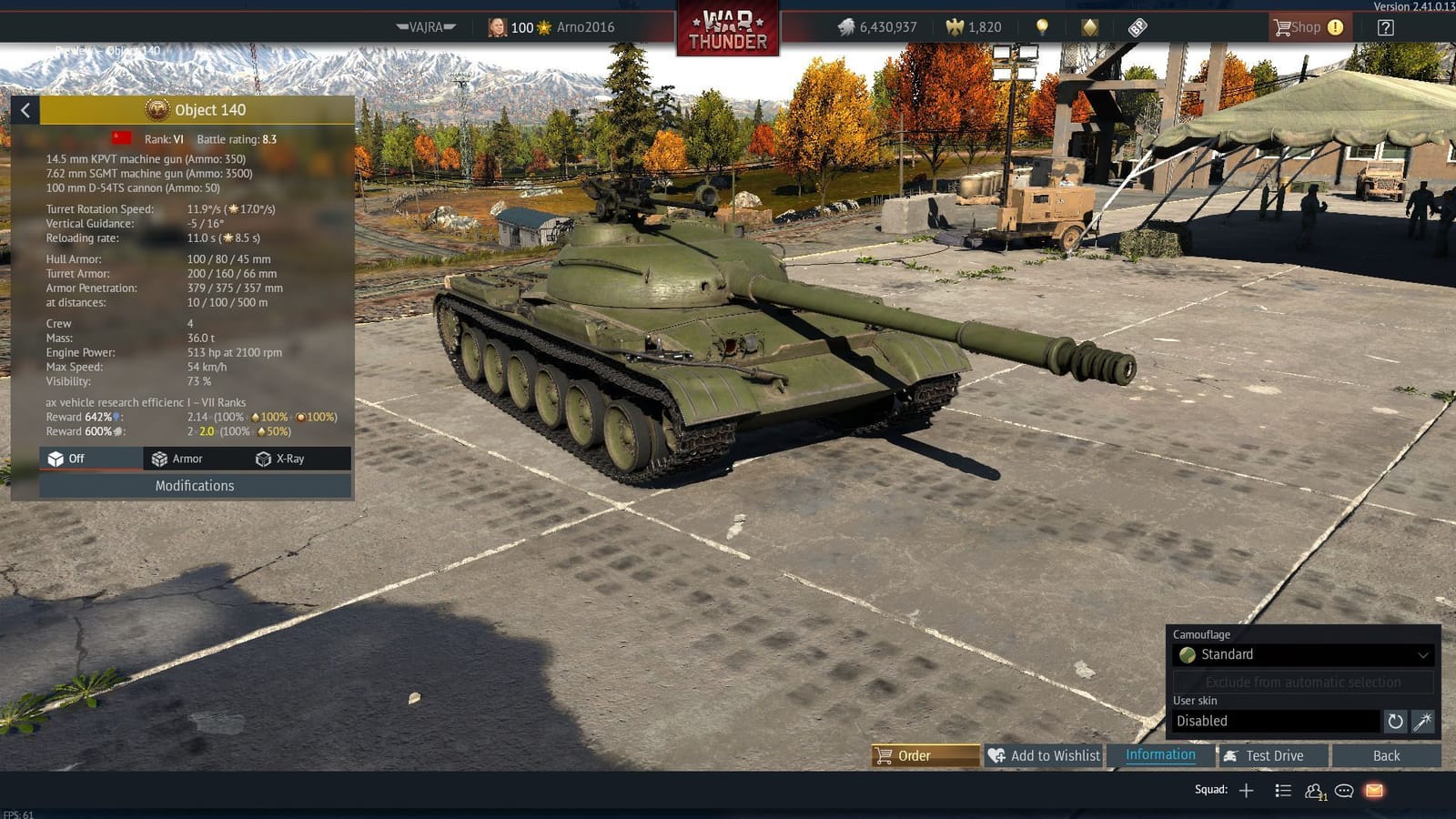The image size is (1456, 819).
Task: Click the contacts list icon beside Squad
Action: tap(1283, 790)
